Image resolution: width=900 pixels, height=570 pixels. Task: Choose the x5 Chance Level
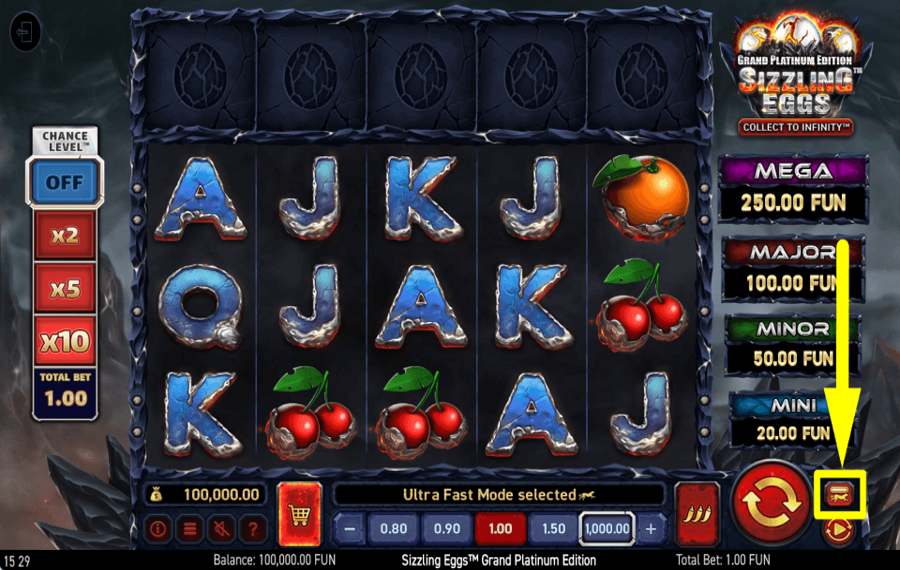(x=65, y=289)
